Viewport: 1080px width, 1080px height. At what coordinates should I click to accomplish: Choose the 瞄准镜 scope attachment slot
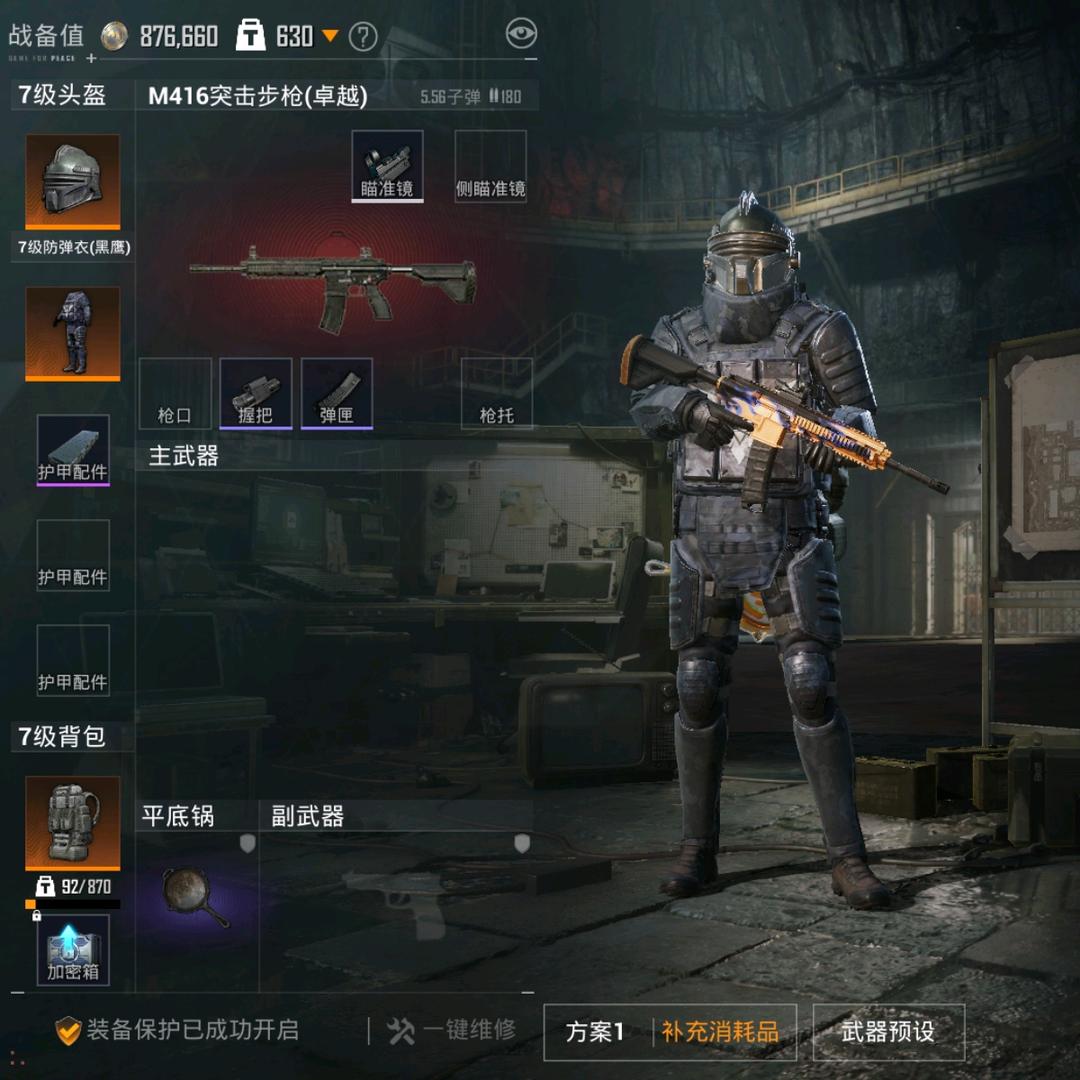pyautogui.click(x=387, y=166)
